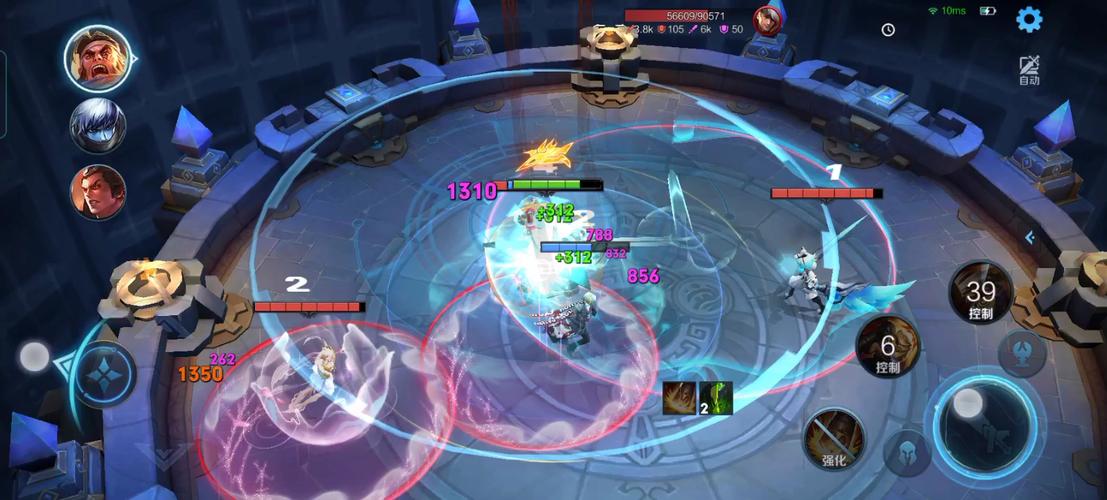Use the 强化 enhancement skill
Image resolution: width=1107 pixels, height=500 pixels.
point(834,438)
